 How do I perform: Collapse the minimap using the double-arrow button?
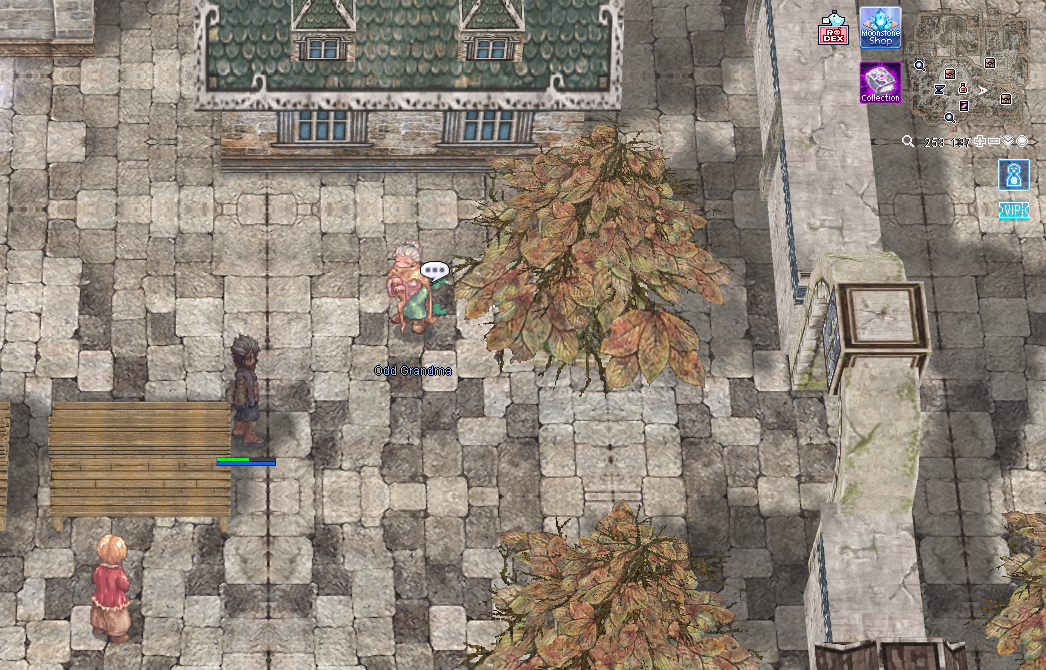1007,142
